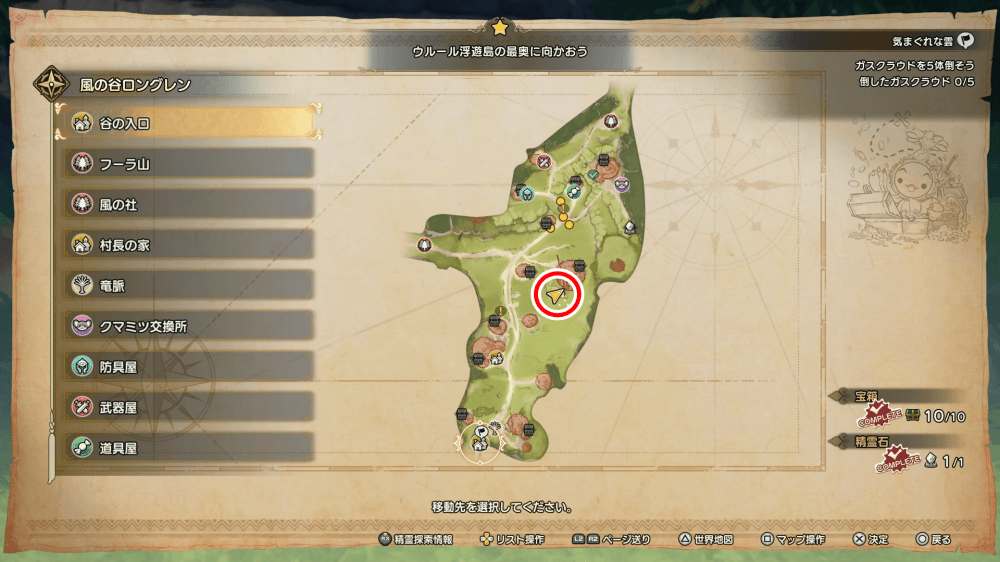Screen dimensions: 1000x562
Task: Click the main quest objective ウルール浮遊島の最奥に向かおう
Action: pyautogui.click(x=500, y=50)
